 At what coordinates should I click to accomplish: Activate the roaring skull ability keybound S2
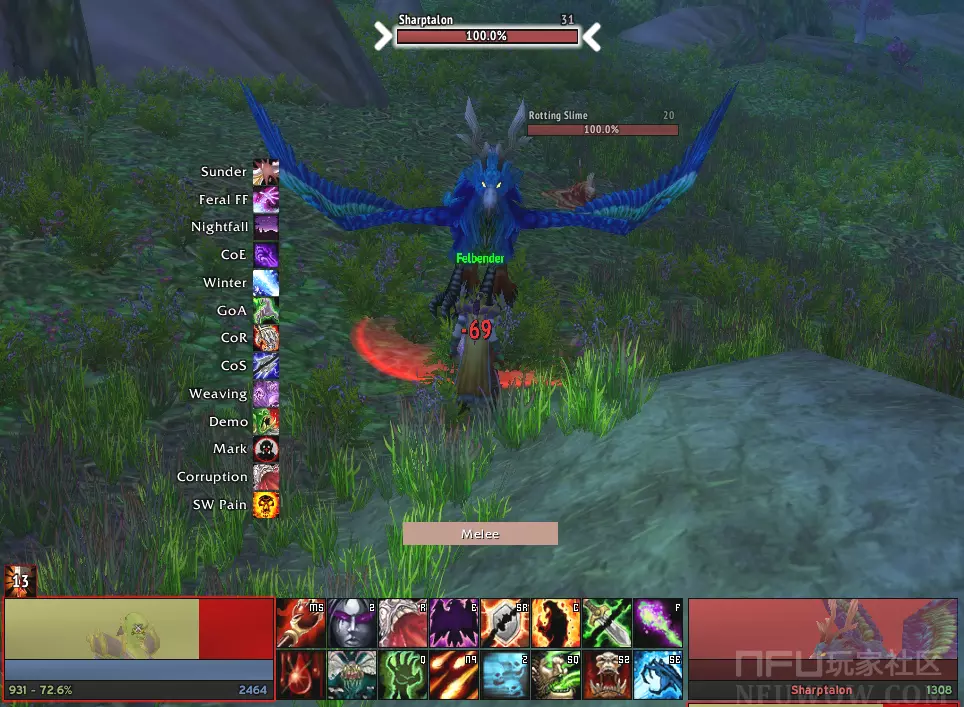[607, 675]
